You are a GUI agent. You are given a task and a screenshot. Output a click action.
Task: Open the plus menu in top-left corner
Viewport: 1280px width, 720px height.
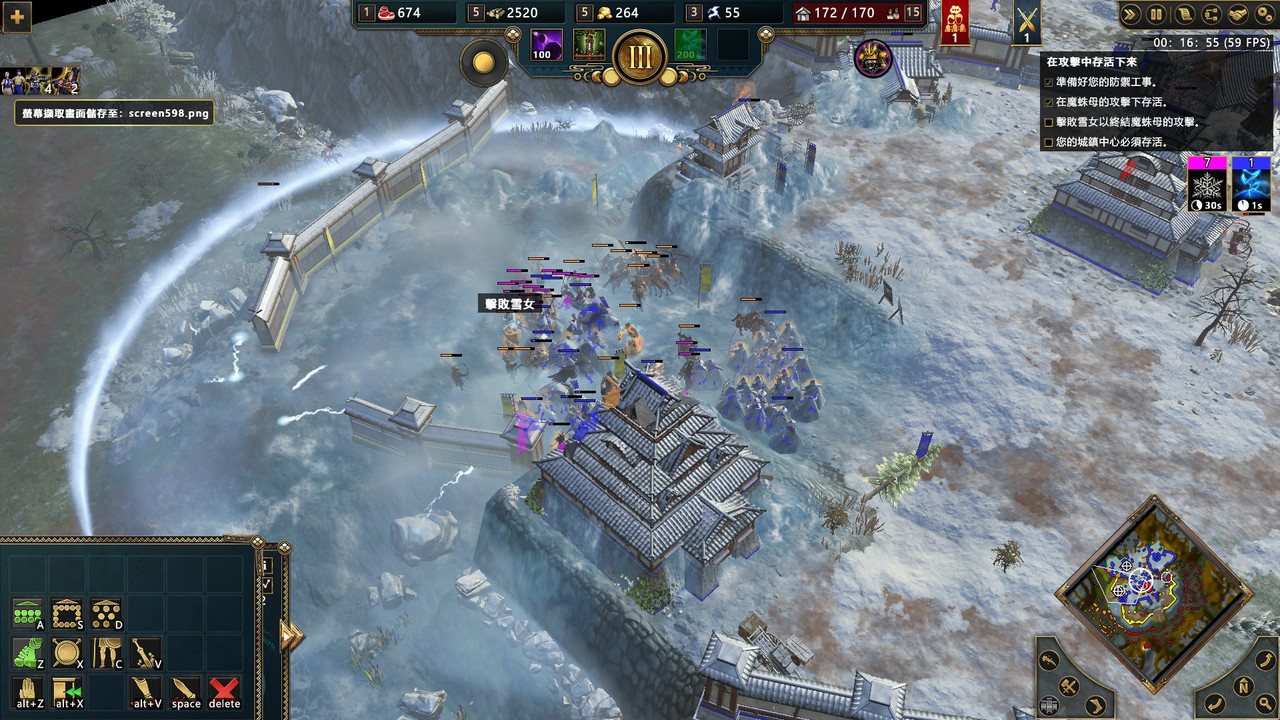tap(18, 16)
